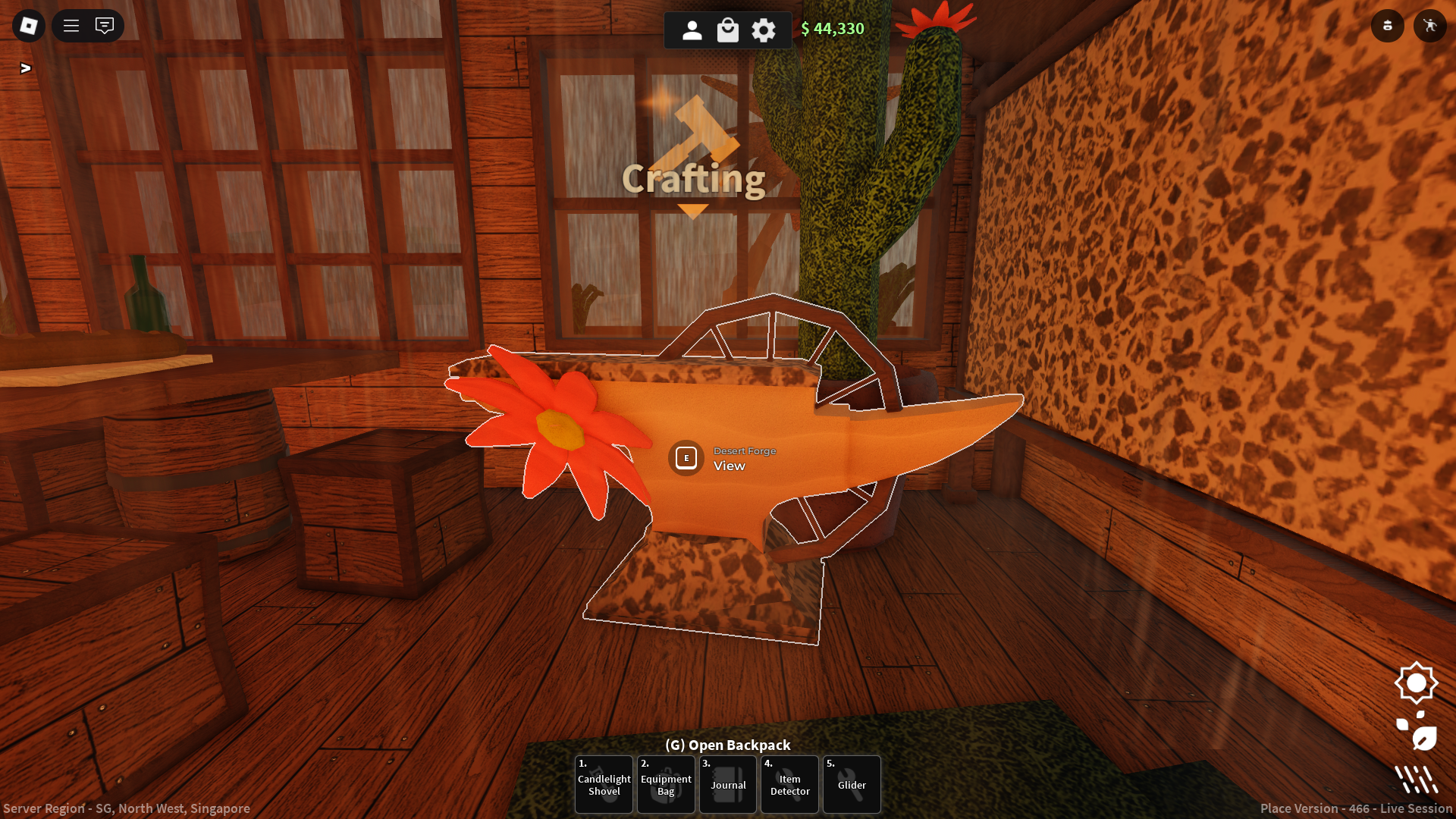Image resolution: width=1456 pixels, height=819 pixels.
Task: Open the player profile icon
Action: 692,30
